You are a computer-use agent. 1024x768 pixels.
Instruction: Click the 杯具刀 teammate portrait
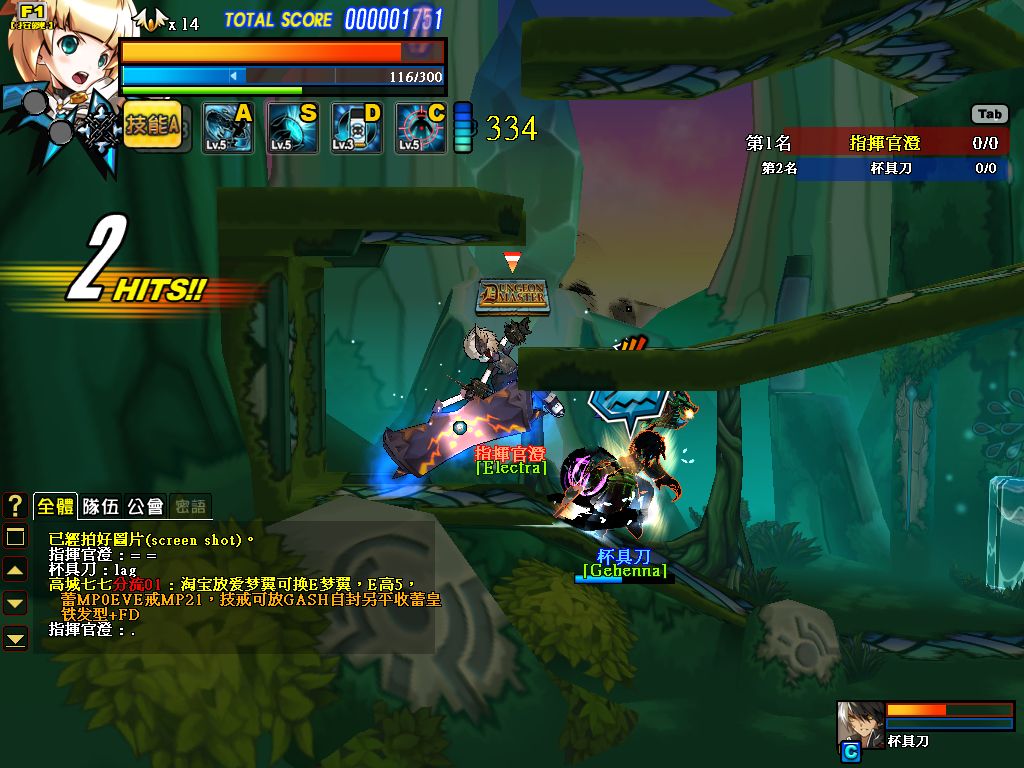pos(860,724)
